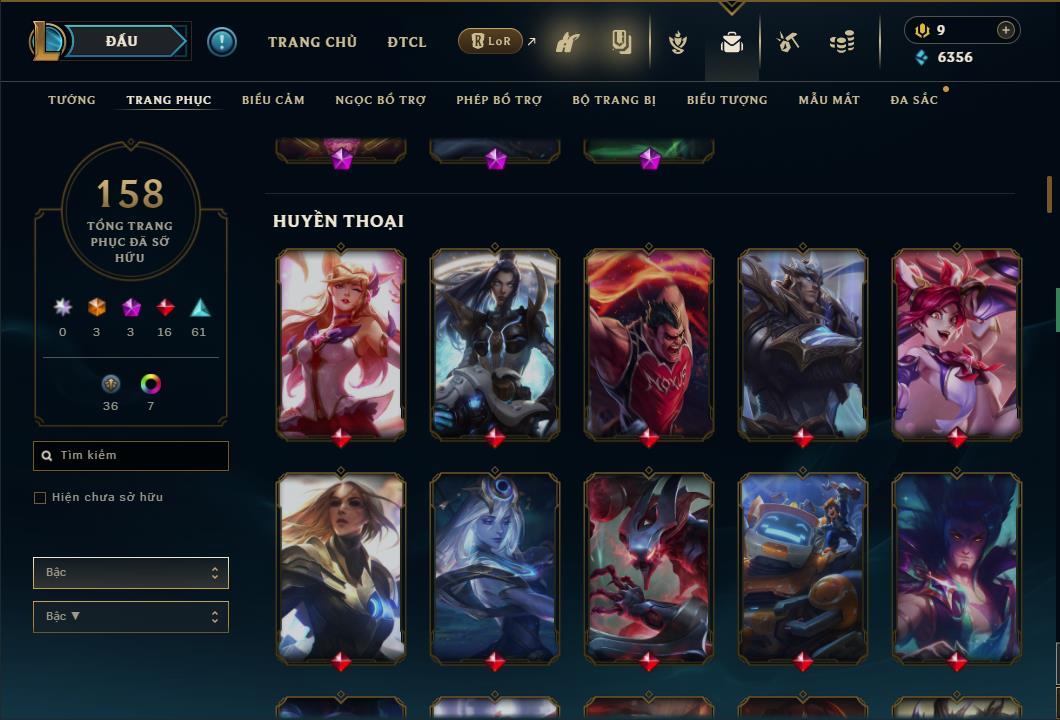The width and height of the screenshot is (1060, 720).
Task: Open the ĐA SẮC tab
Action: 914,100
